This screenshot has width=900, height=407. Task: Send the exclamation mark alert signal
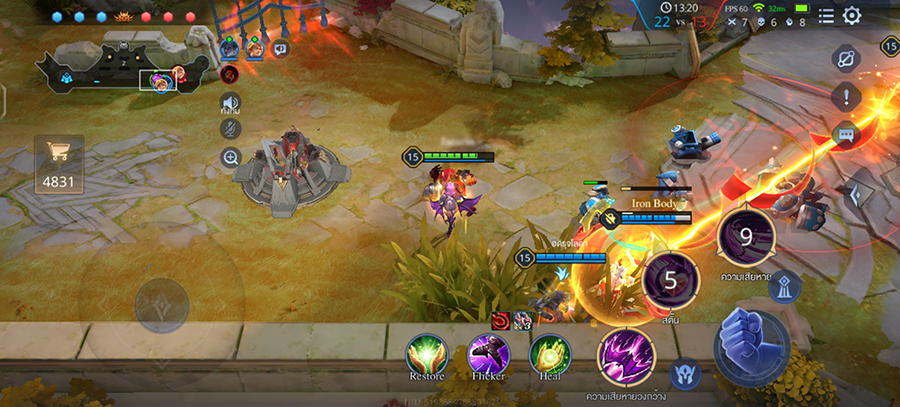coord(846,97)
